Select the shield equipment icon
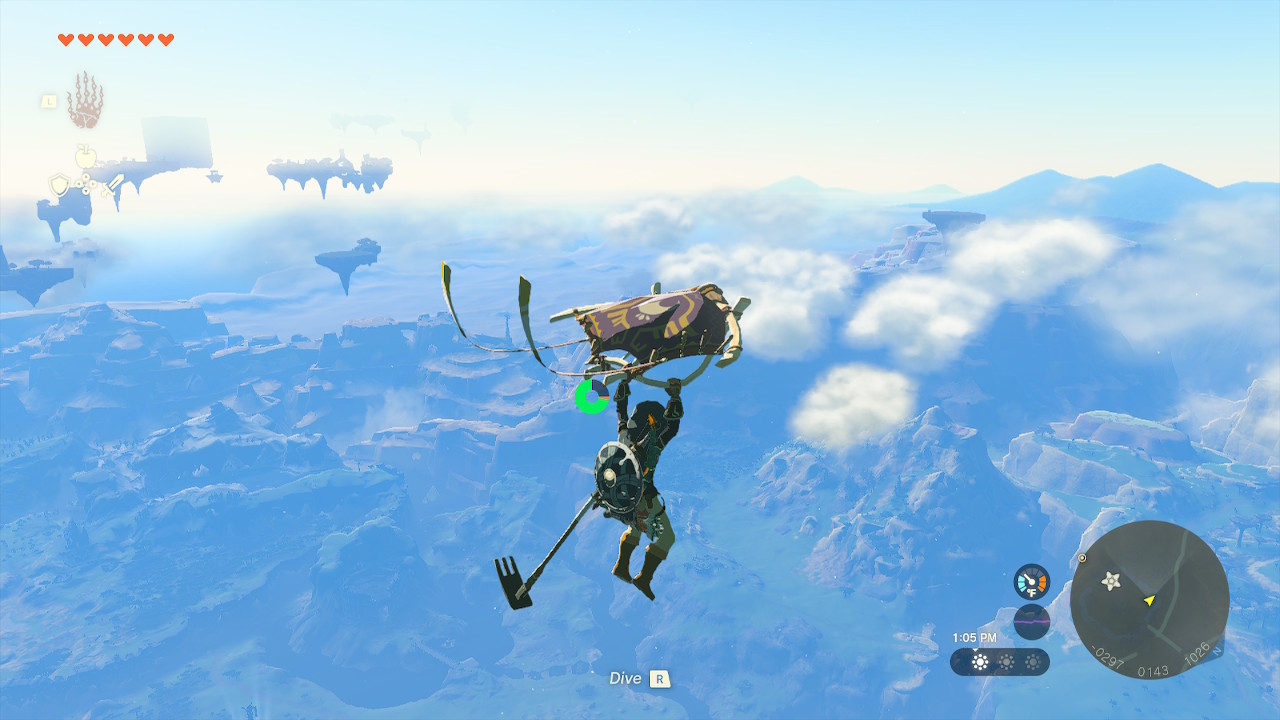The height and width of the screenshot is (720, 1280). coord(60,184)
